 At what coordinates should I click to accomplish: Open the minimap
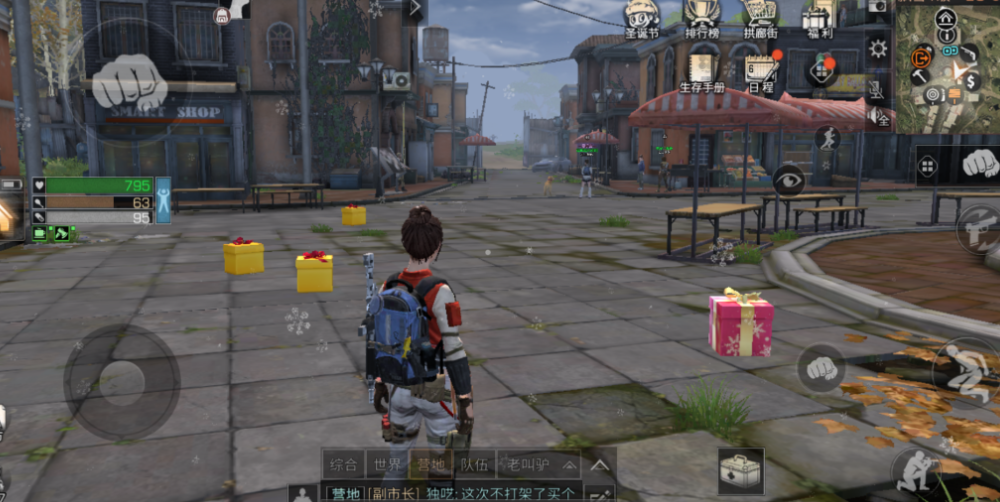pyautogui.click(x=947, y=67)
